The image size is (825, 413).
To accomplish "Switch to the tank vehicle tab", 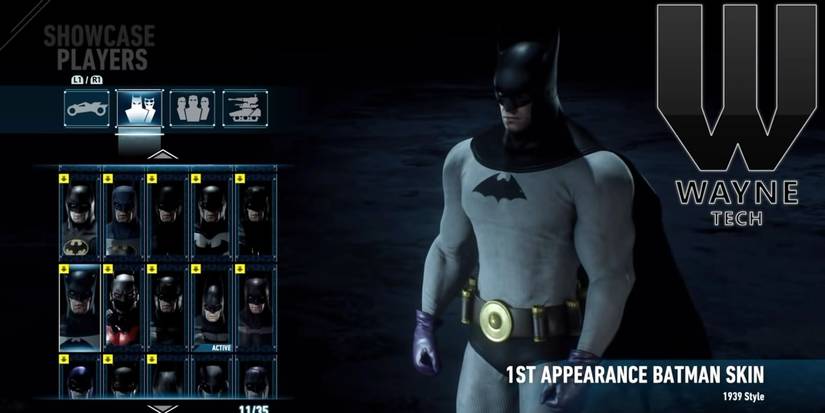I will click(243, 107).
